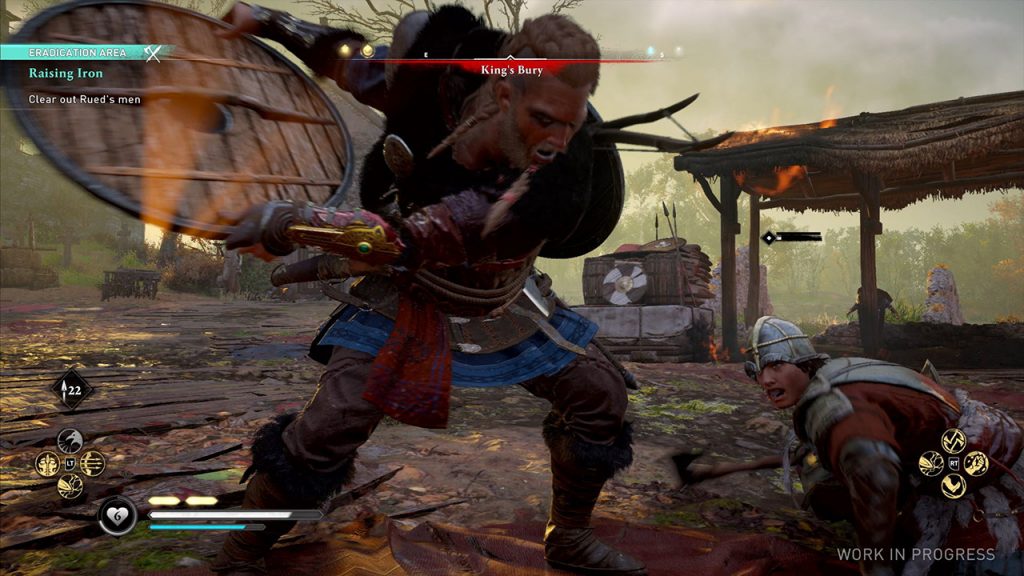Activate the left melee ability in RT wheel
1024x576 pixels.
(x=931, y=463)
